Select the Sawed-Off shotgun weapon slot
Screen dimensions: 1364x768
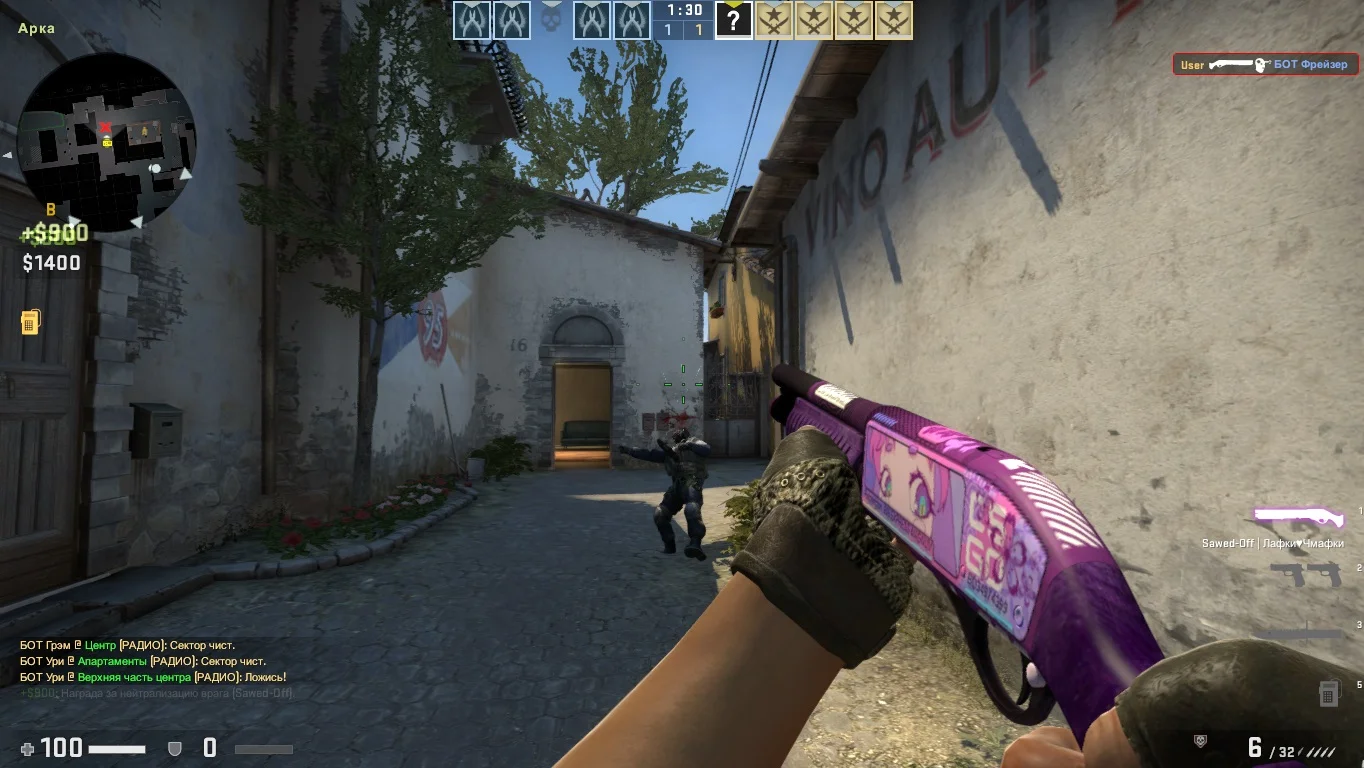1299,517
